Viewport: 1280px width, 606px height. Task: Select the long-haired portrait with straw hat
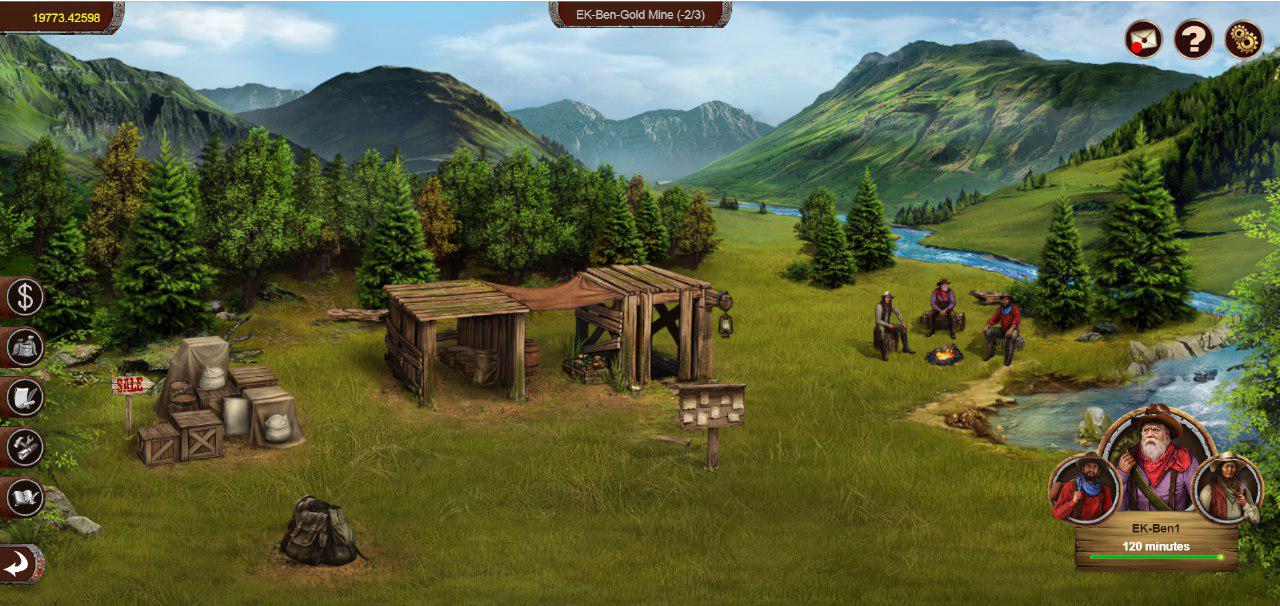pos(1226,489)
